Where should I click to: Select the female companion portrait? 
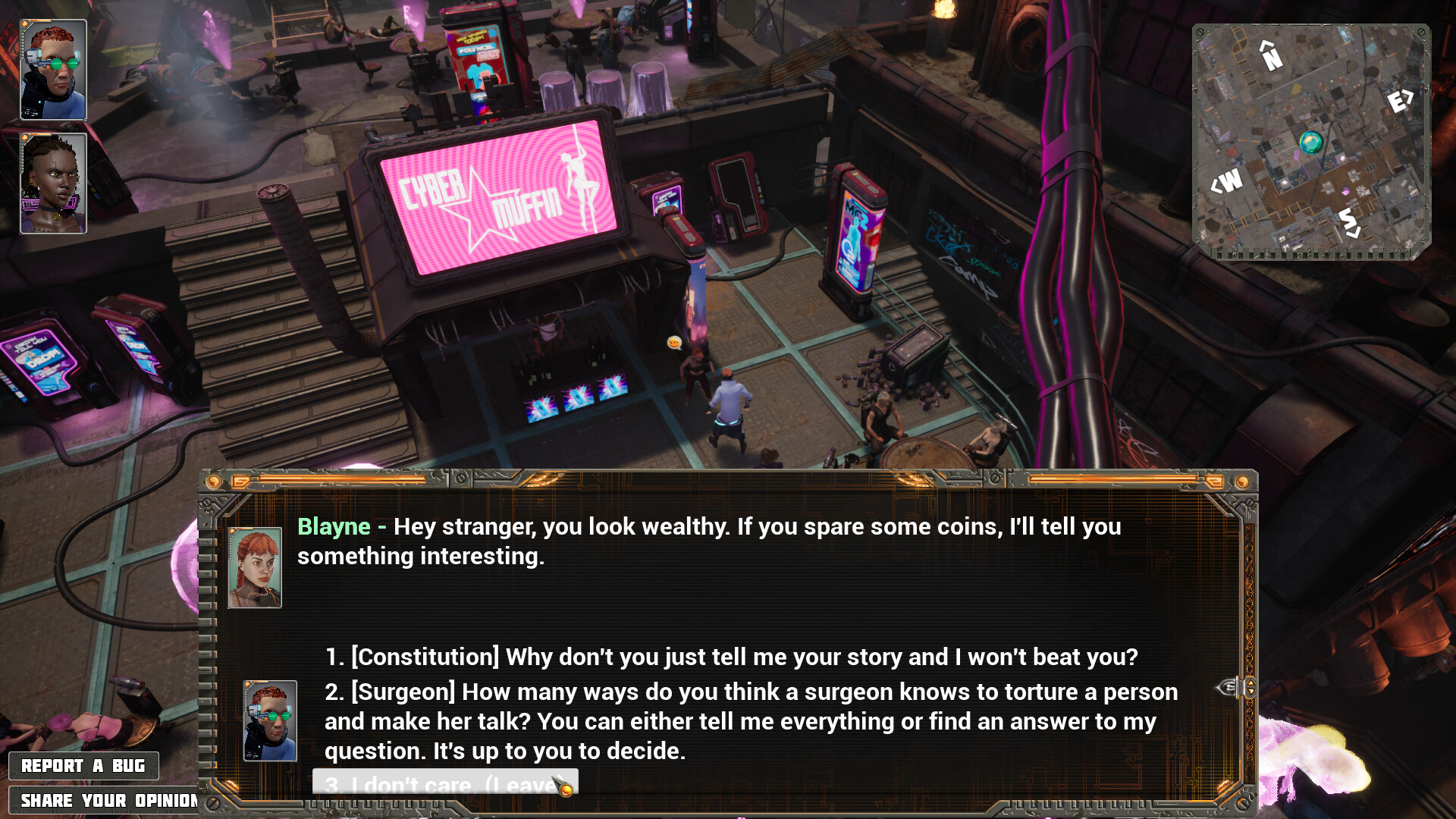coord(53,184)
